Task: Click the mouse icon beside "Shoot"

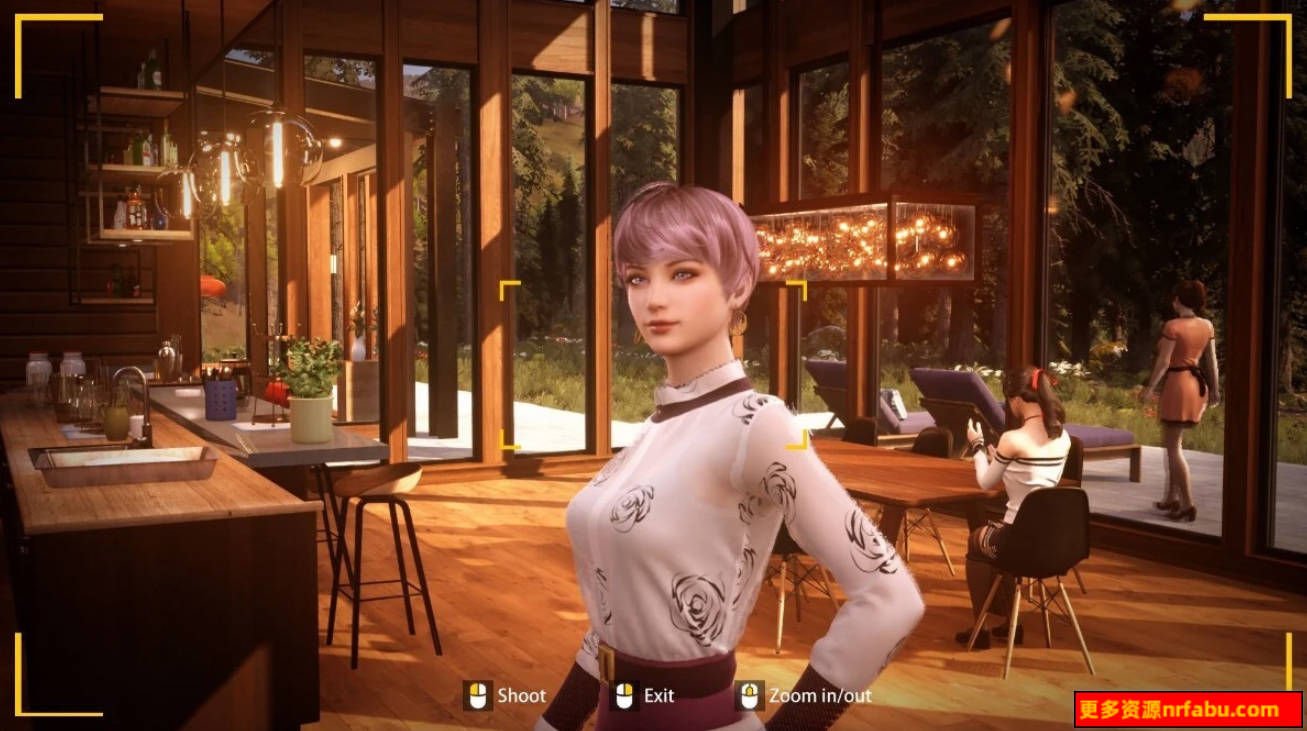Action: click(478, 696)
